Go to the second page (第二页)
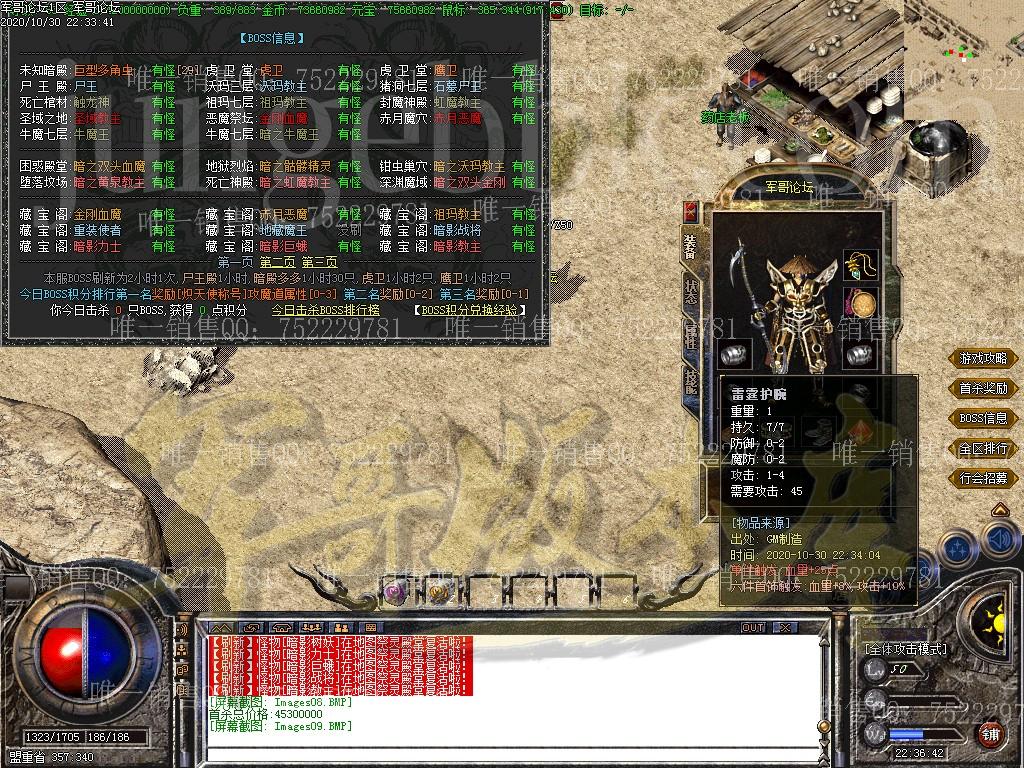Viewport: 1024px width, 768px height. click(x=279, y=262)
